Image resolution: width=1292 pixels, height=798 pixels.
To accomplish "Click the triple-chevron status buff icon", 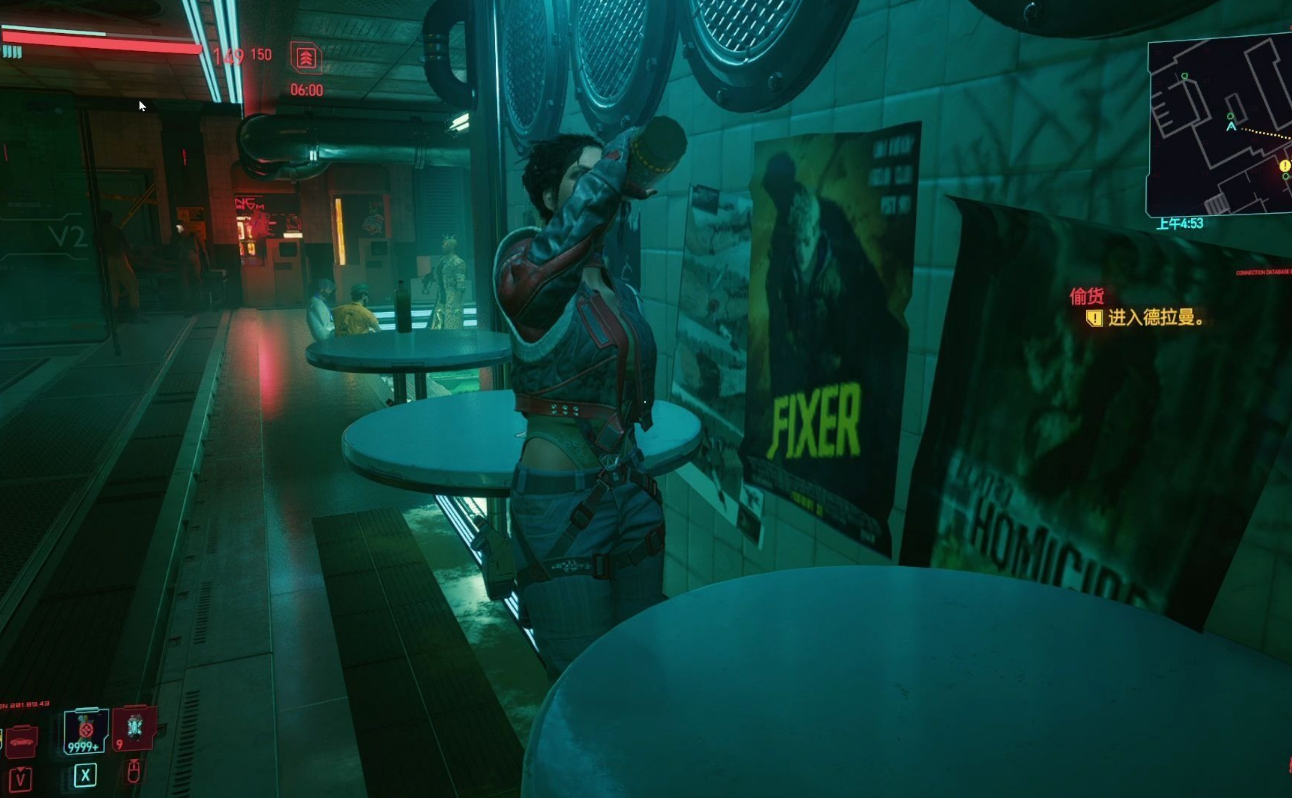I will pos(305,57).
